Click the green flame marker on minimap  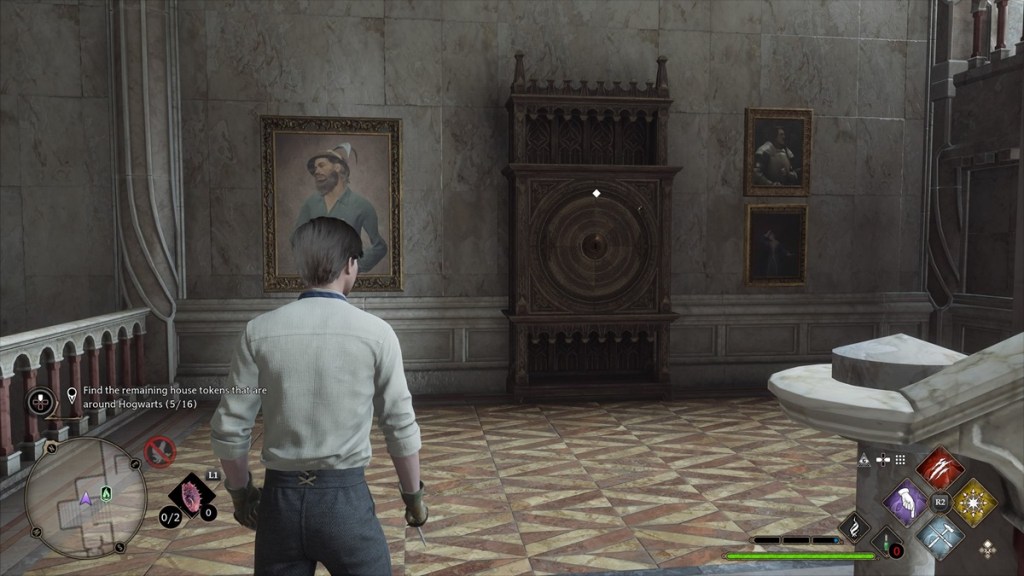106,493
